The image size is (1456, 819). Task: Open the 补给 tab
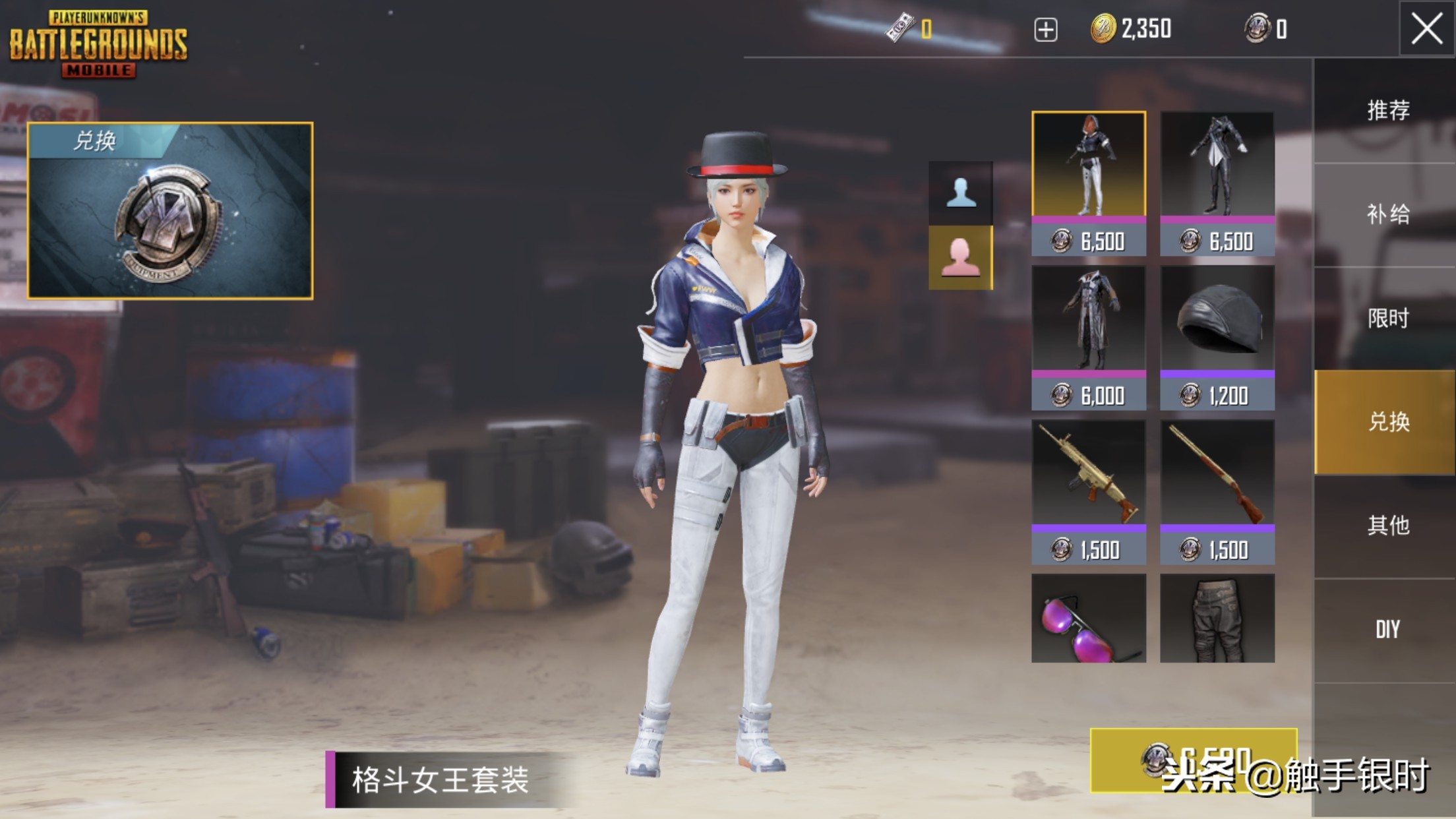[1387, 214]
